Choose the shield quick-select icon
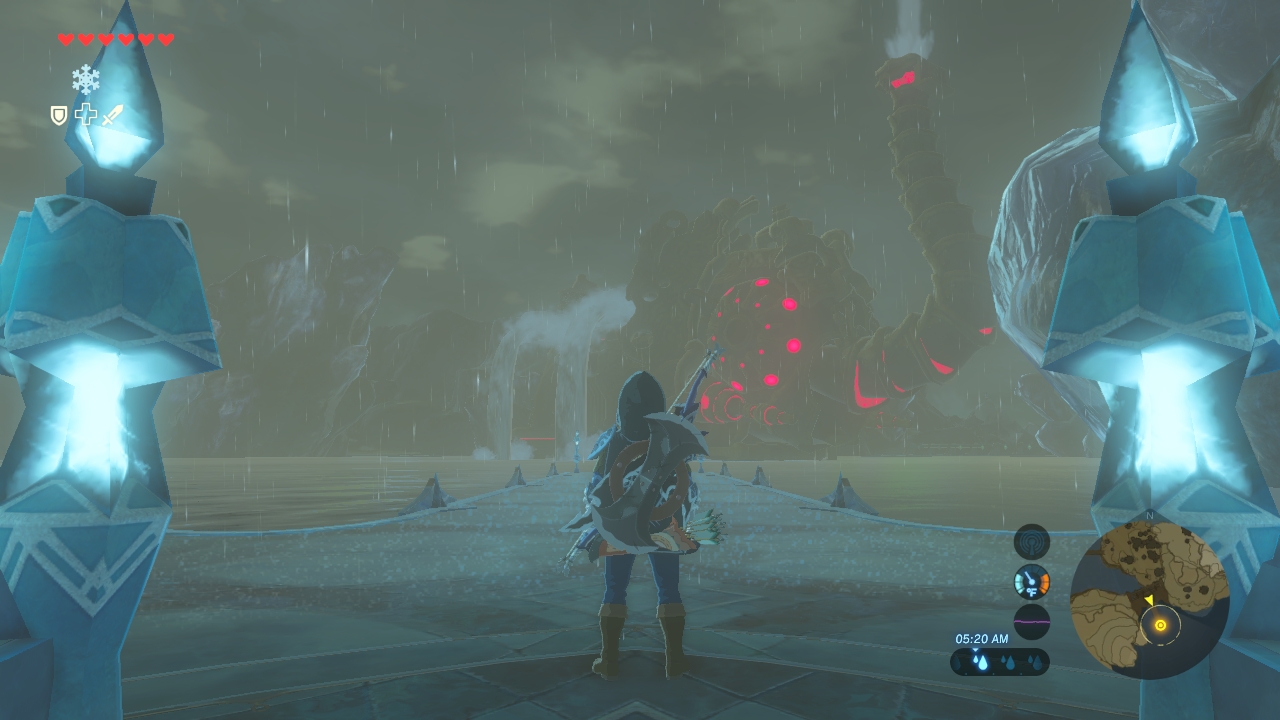The image size is (1280, 720). point(59,116)
